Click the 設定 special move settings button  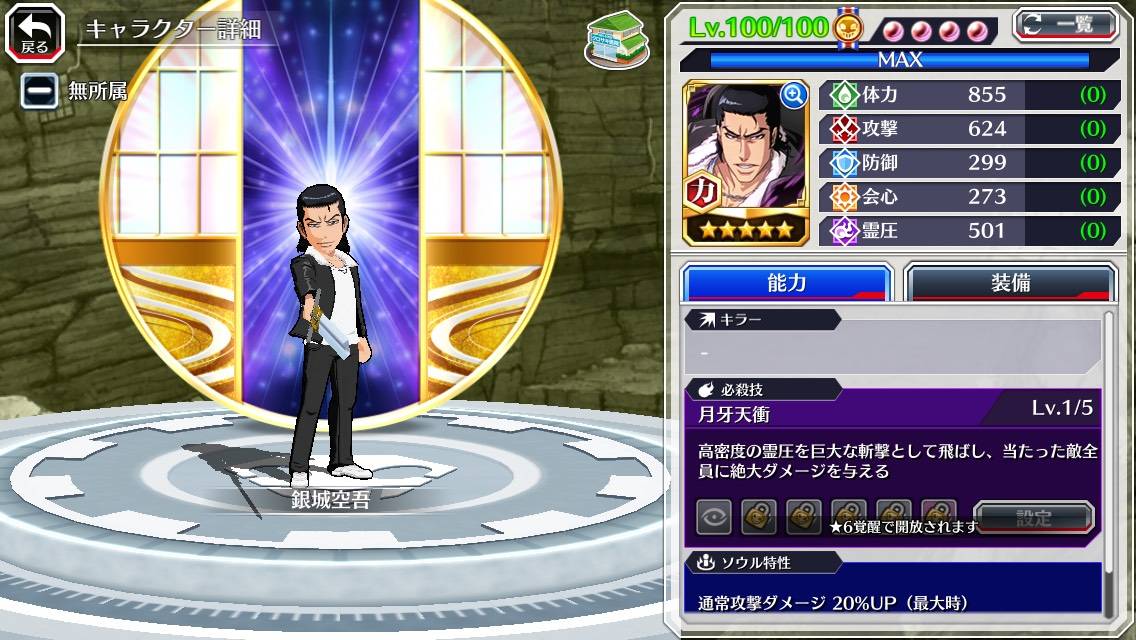[x=1033, y=518]
